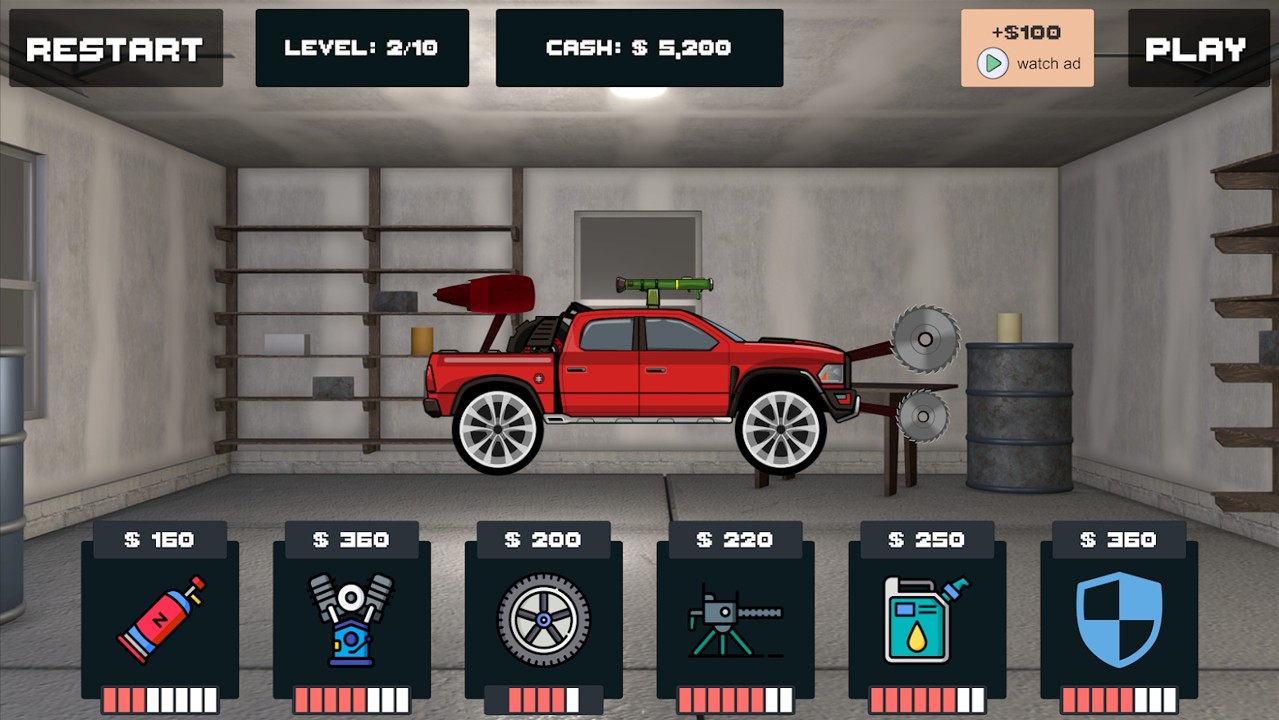Watch an ad for +$100
This screenshot has height=720, width=1279.
coord(1027,49)
